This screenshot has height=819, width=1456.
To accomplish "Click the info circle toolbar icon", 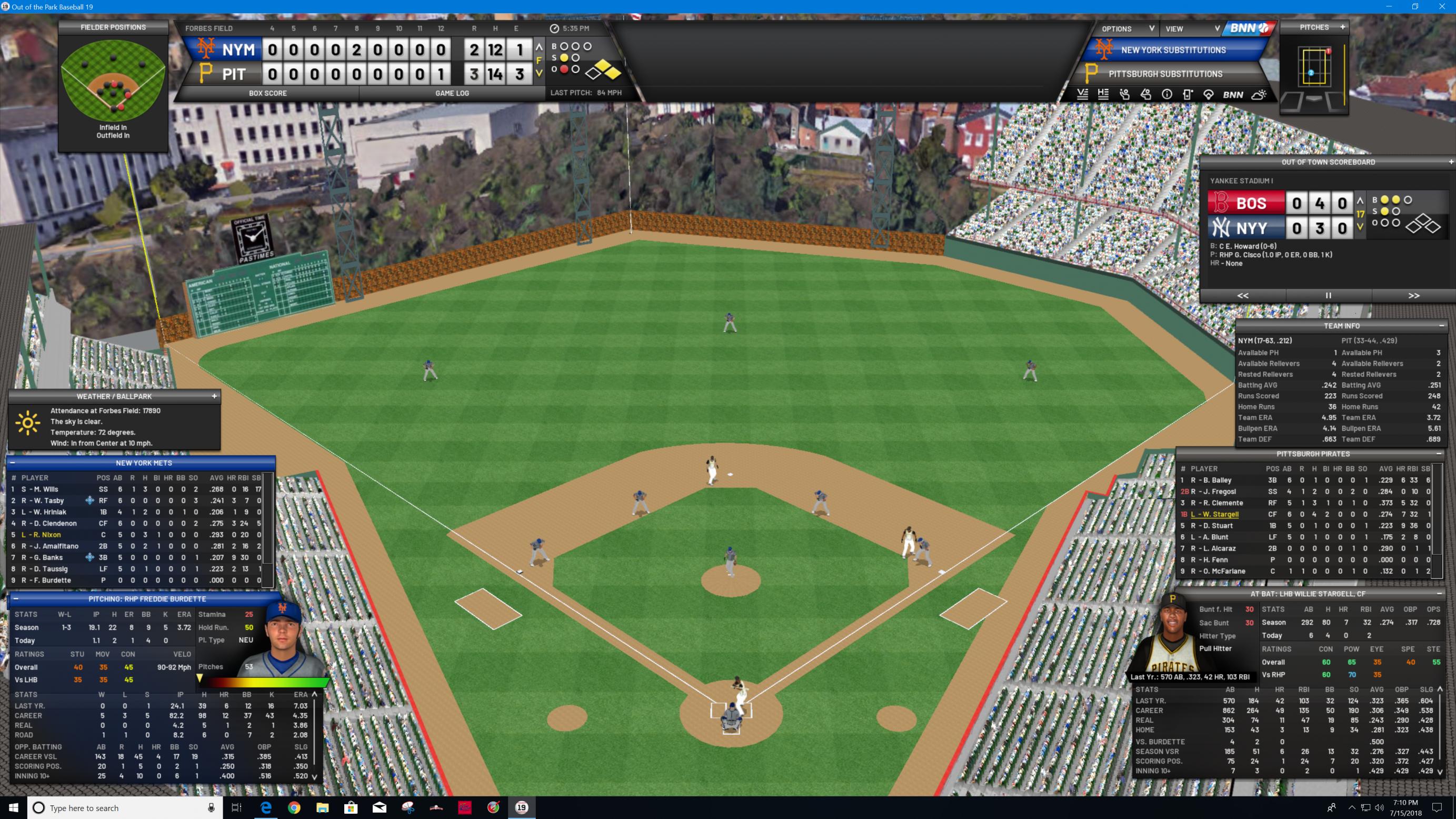I will tap(1166, 95).
